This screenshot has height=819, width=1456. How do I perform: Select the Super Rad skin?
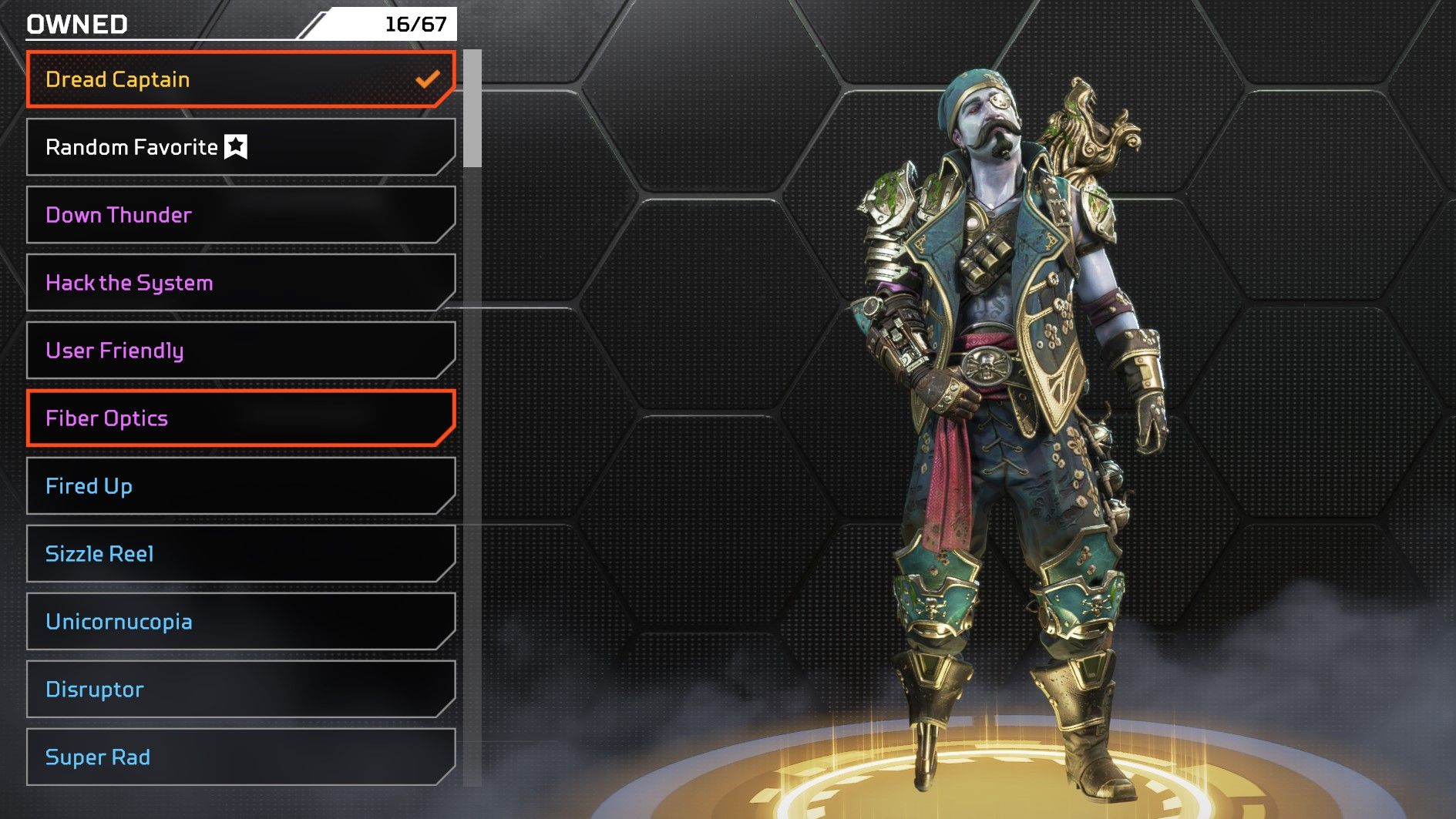[x=240, y=757]
